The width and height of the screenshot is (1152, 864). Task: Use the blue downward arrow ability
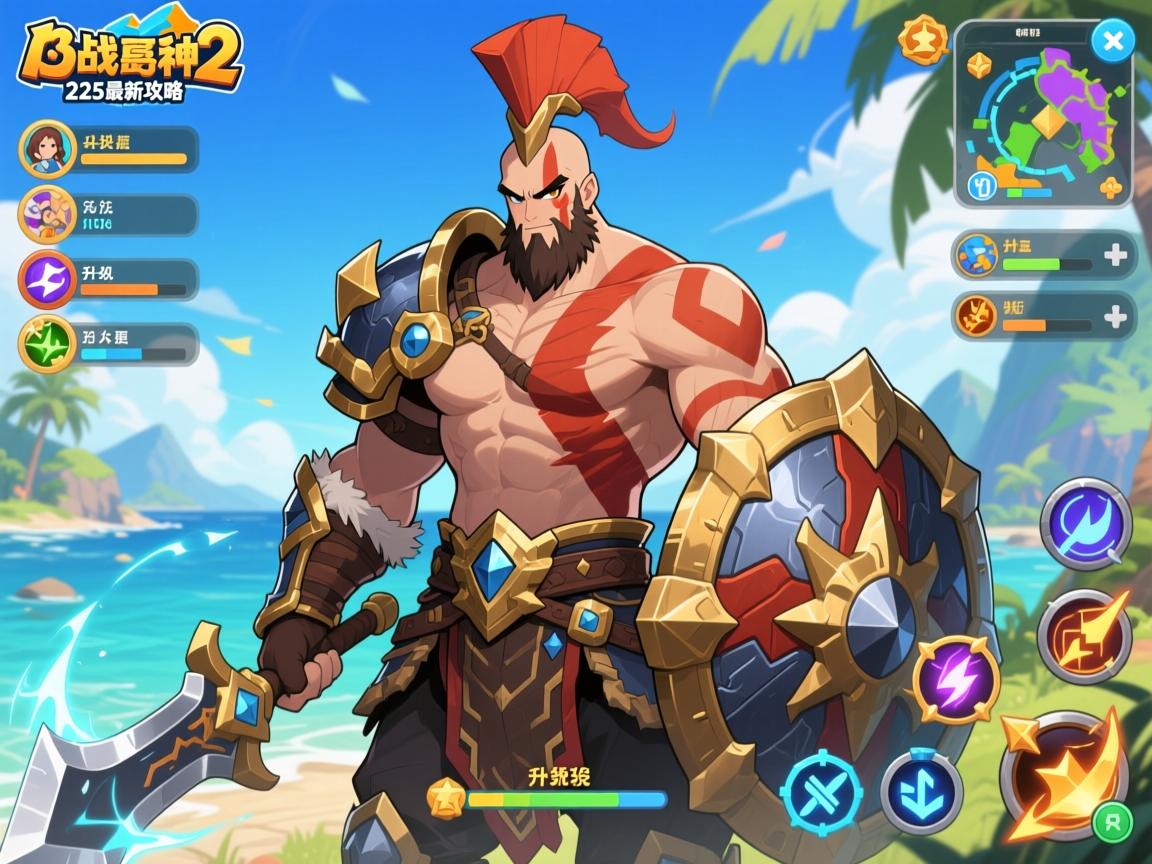coord(921,793)
